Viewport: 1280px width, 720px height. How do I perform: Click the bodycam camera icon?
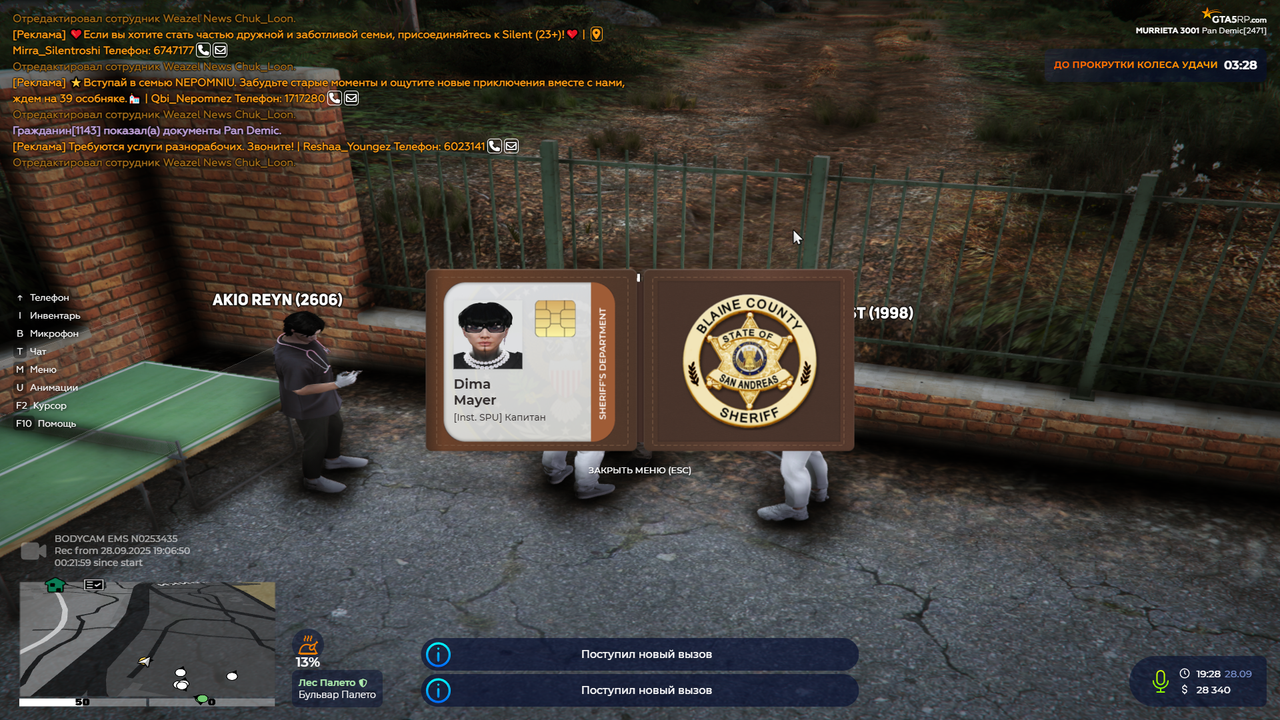[33, 551]
